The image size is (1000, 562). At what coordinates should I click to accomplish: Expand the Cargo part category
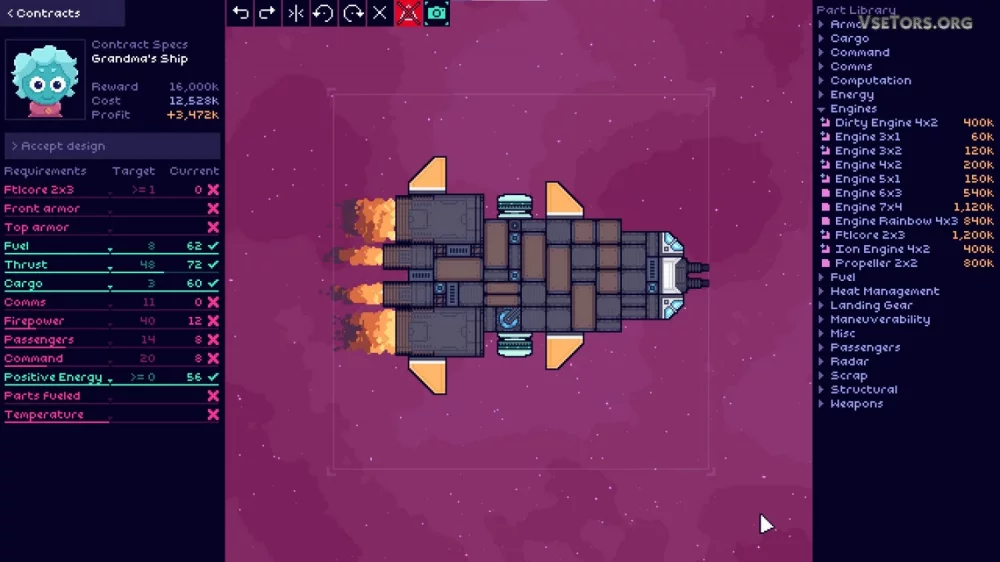(849, 38)
